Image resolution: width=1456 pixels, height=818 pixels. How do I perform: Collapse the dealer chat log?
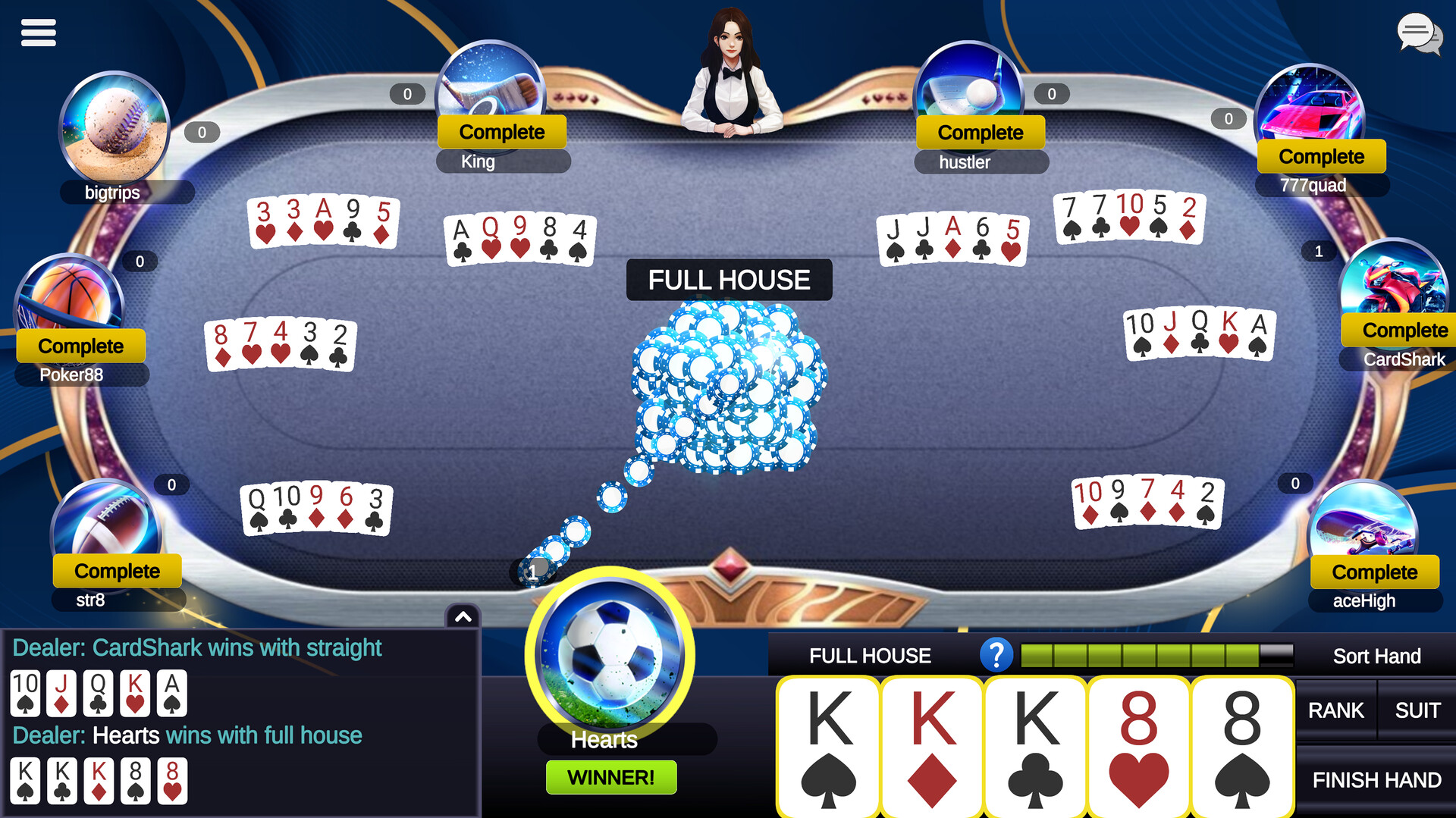tap(462, 616)
